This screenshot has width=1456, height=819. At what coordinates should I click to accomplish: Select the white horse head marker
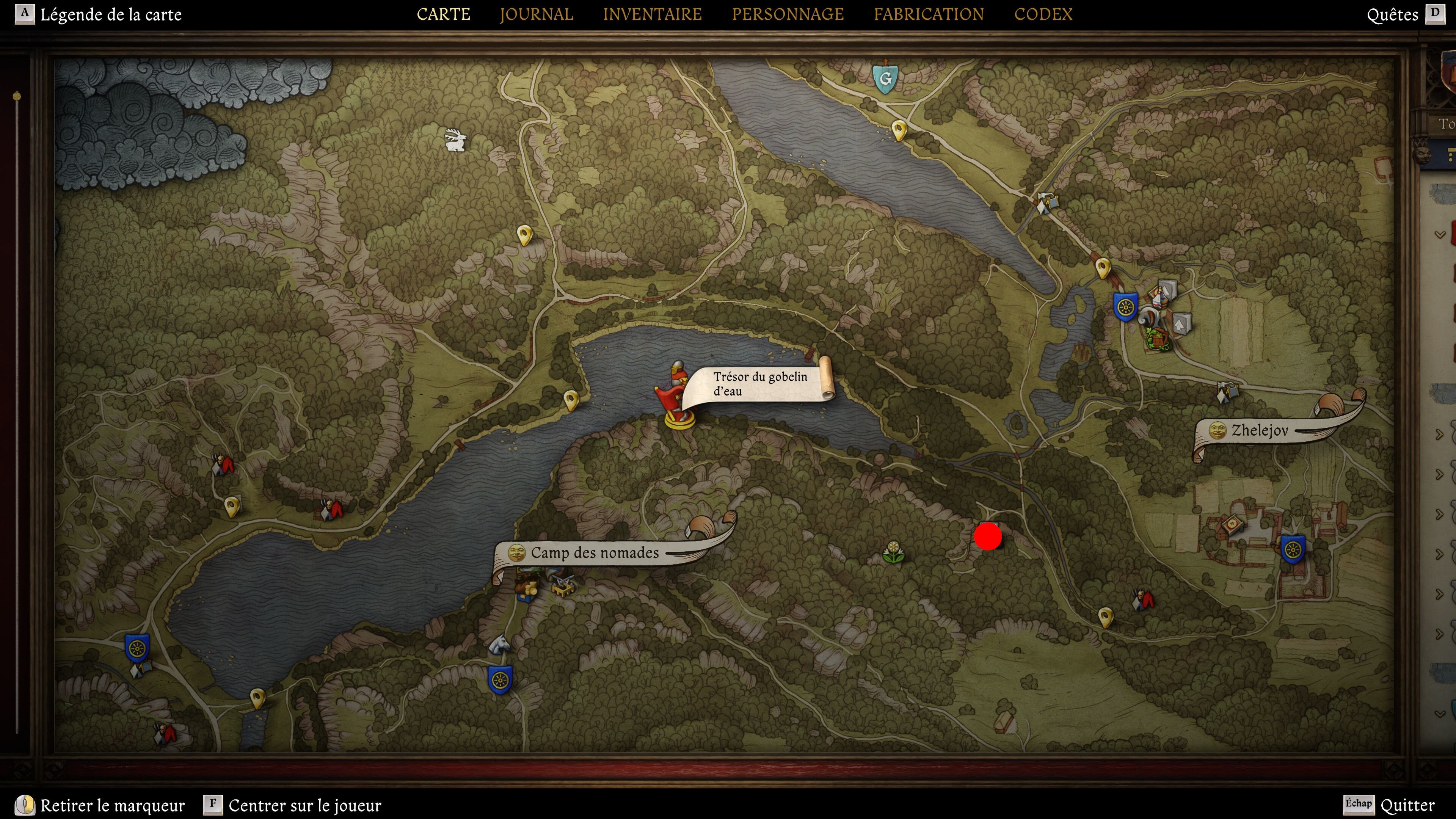click(499, 644)
